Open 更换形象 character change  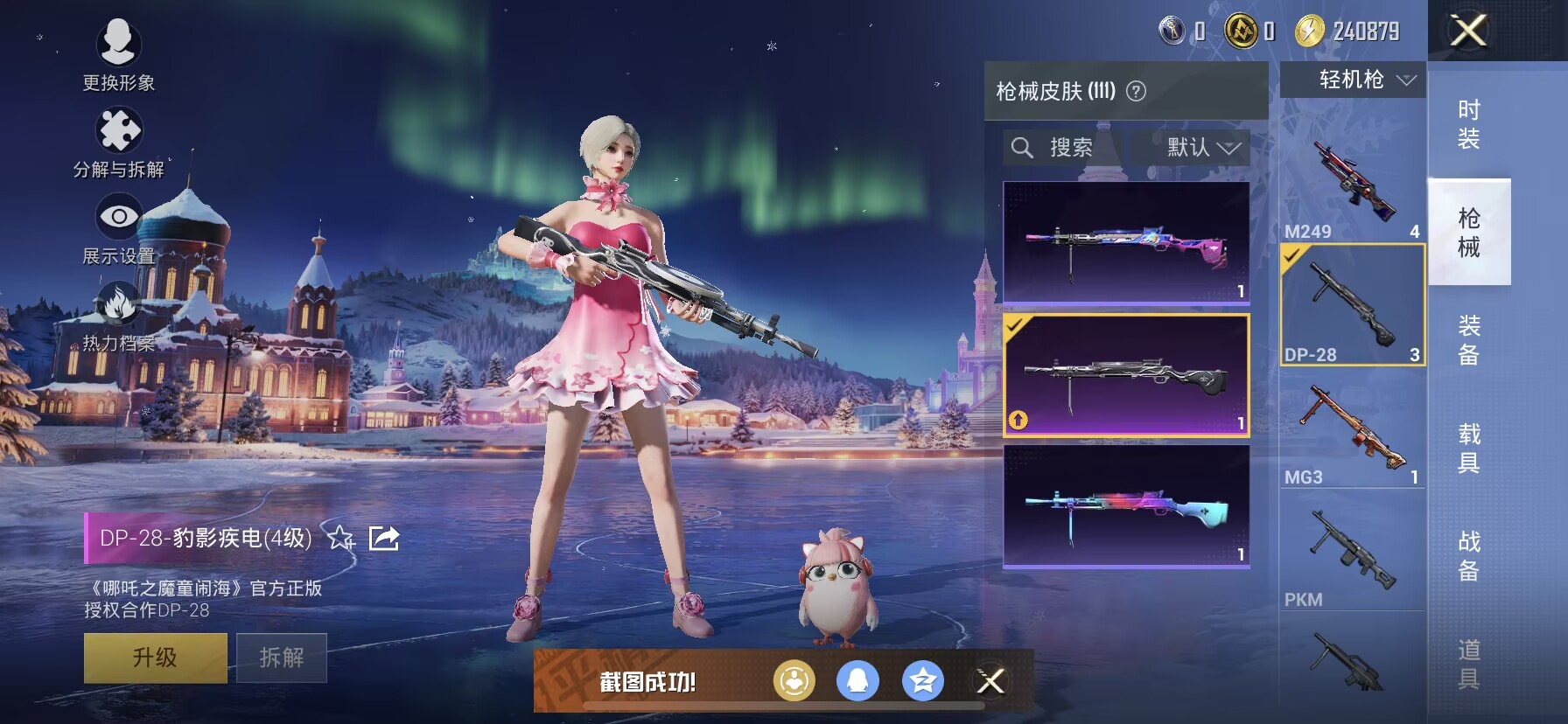[118, 54]
